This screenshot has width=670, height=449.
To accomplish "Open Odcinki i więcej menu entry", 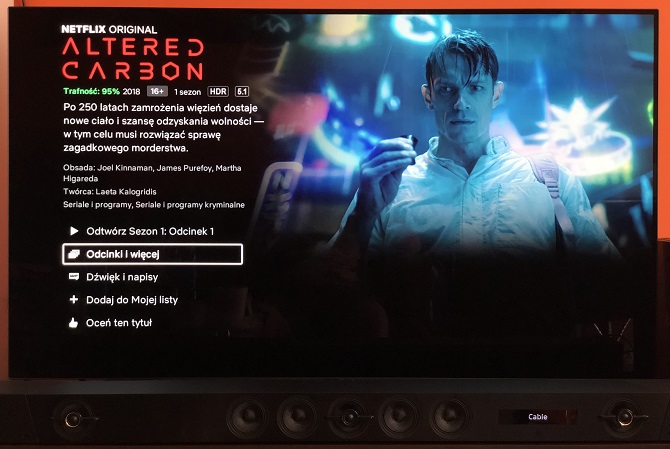I will (152, 254).
